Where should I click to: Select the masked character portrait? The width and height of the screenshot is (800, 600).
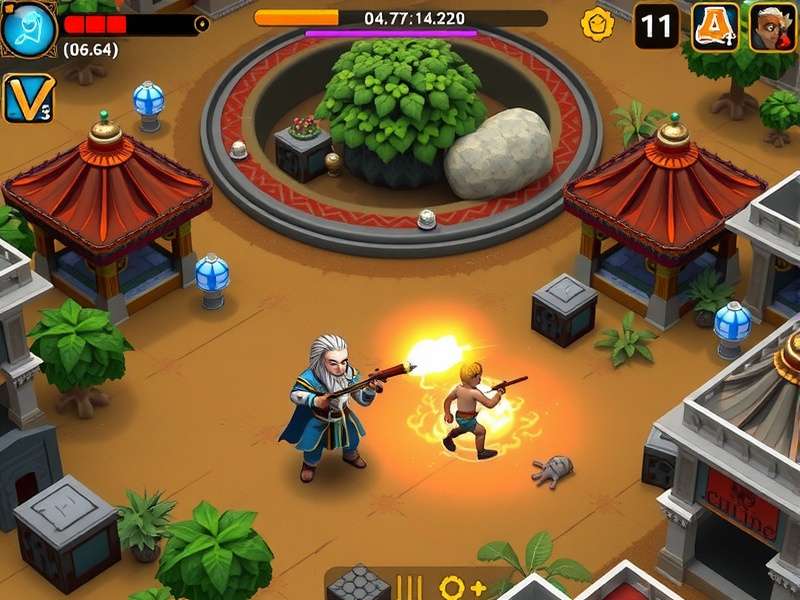click(772, 27)
